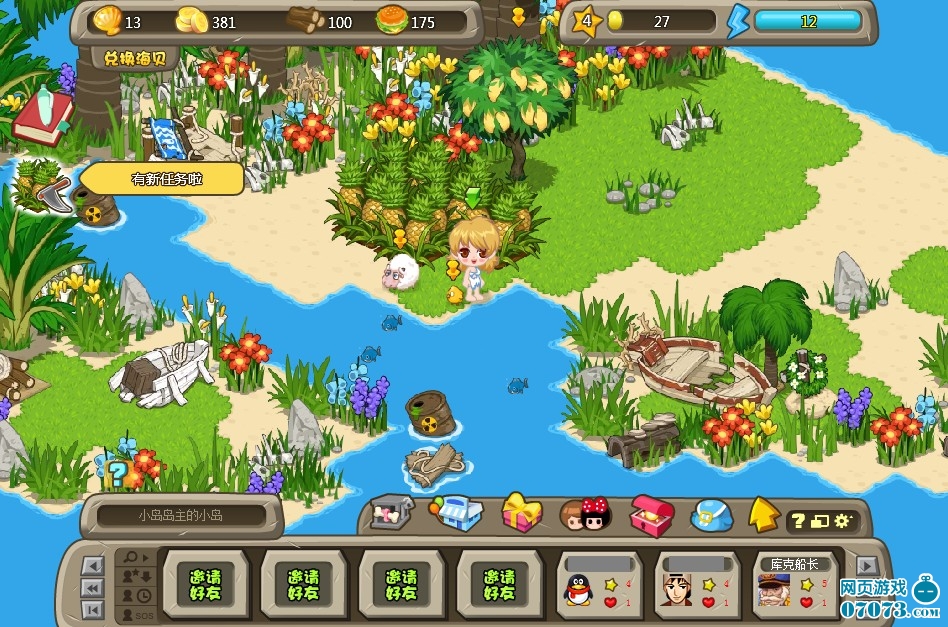The image size is (948, 627).
Task: Visit the 库克船长 friend slot
Action: coord(797,585)
